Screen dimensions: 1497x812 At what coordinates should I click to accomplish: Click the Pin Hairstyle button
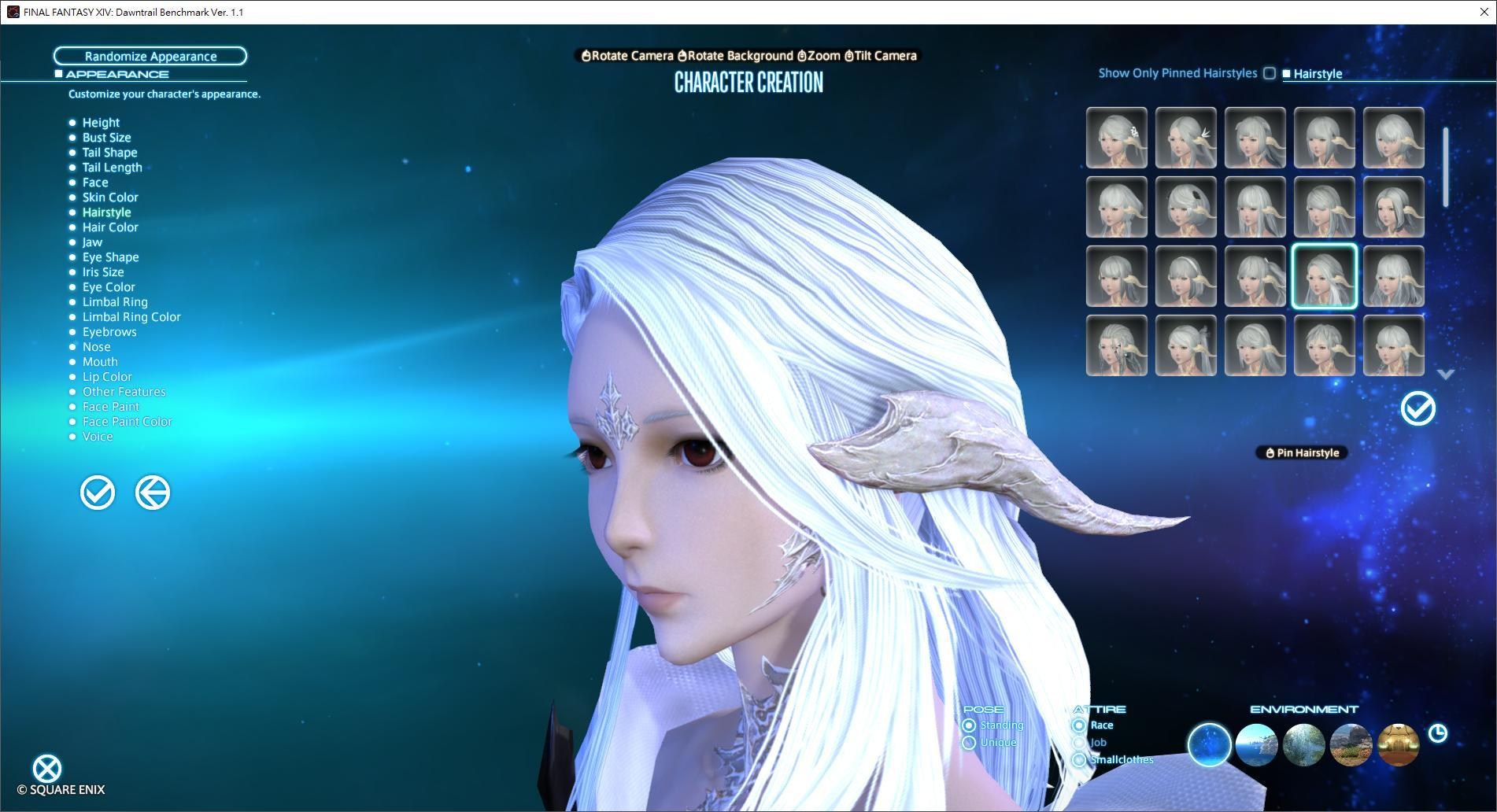tap(1301, 452)
